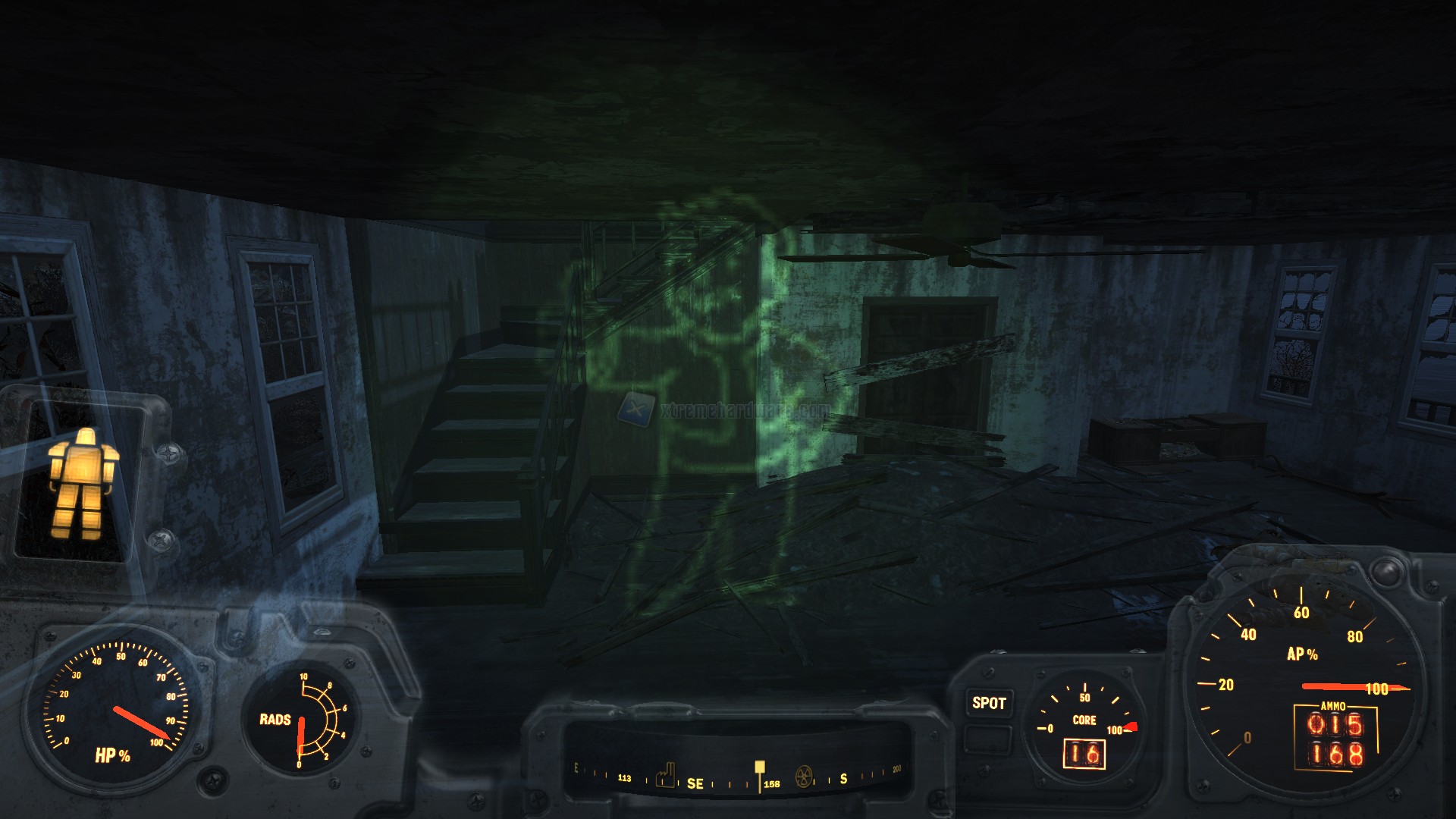The width and height of the screenshot is (1456, 819).
Task: Select the radiation hazard compass marker
Action: 804,777
